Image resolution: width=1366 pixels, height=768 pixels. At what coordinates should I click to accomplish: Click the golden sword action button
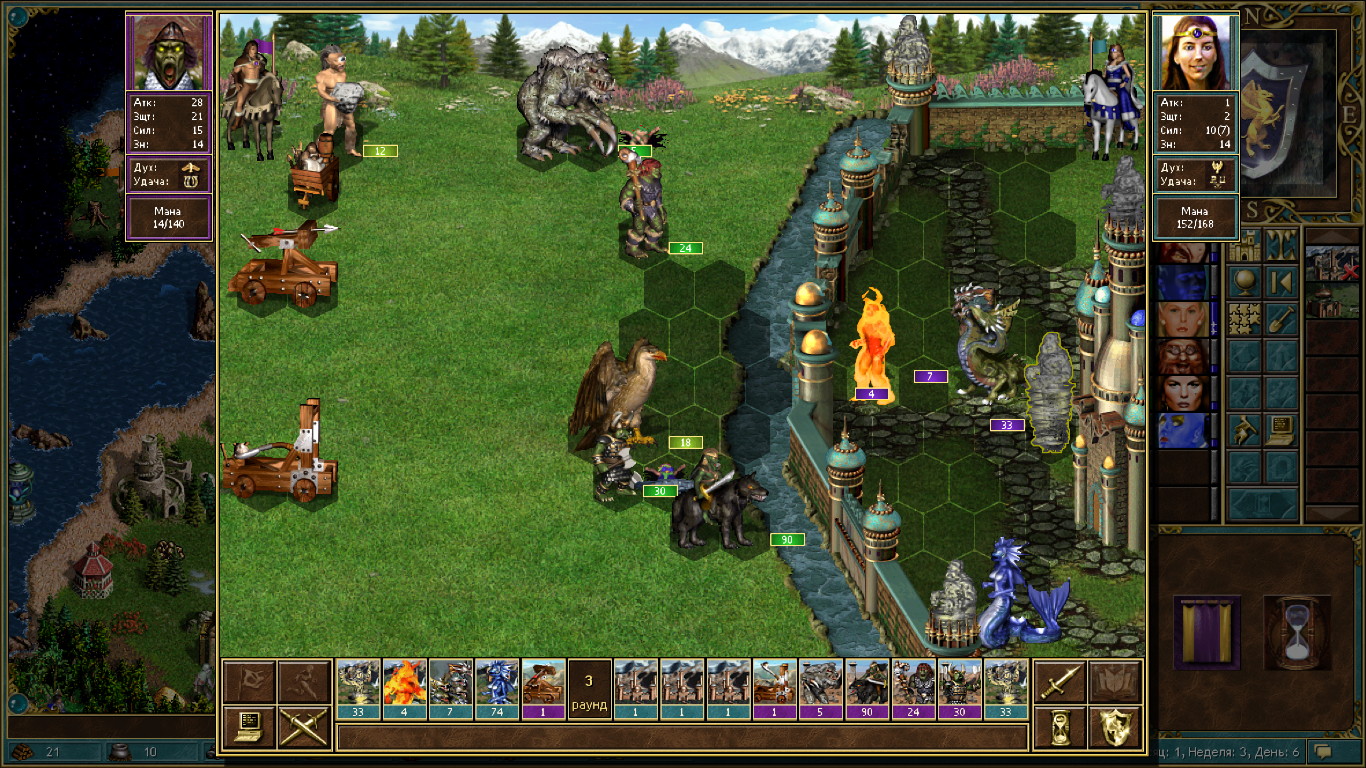tap(1058, 682)
